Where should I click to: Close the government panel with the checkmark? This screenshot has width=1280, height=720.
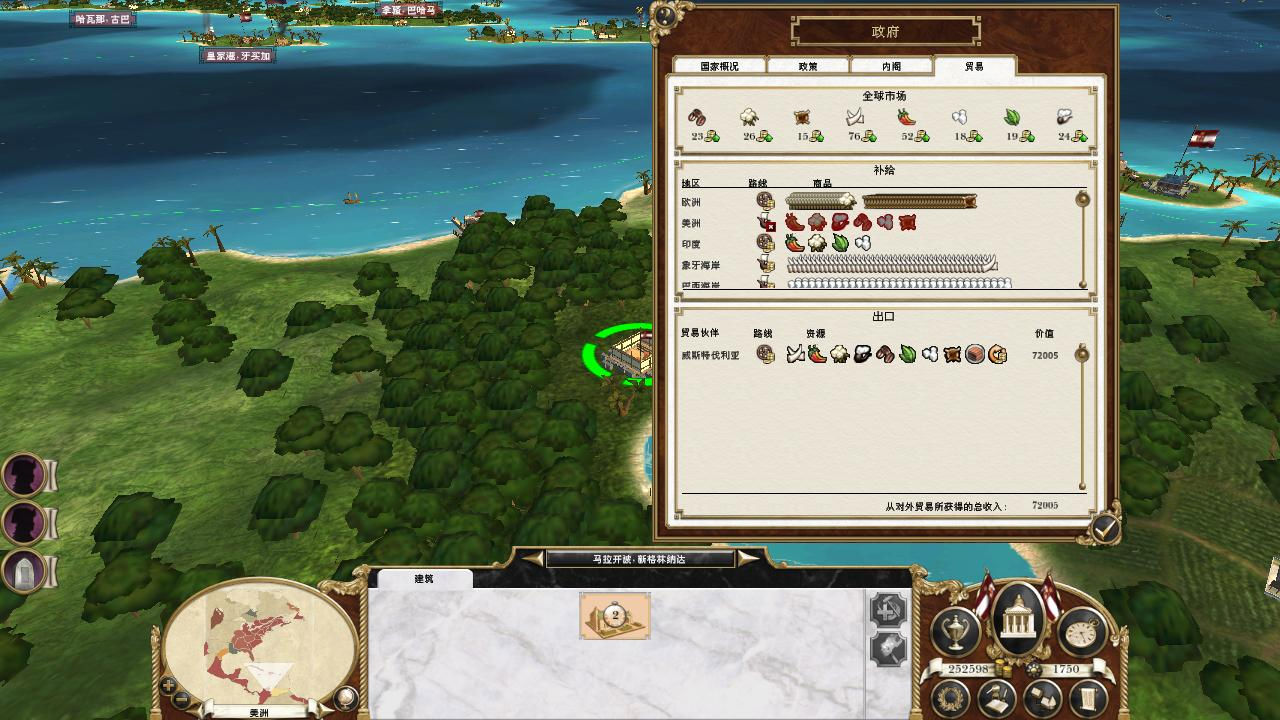[1105, 529]
